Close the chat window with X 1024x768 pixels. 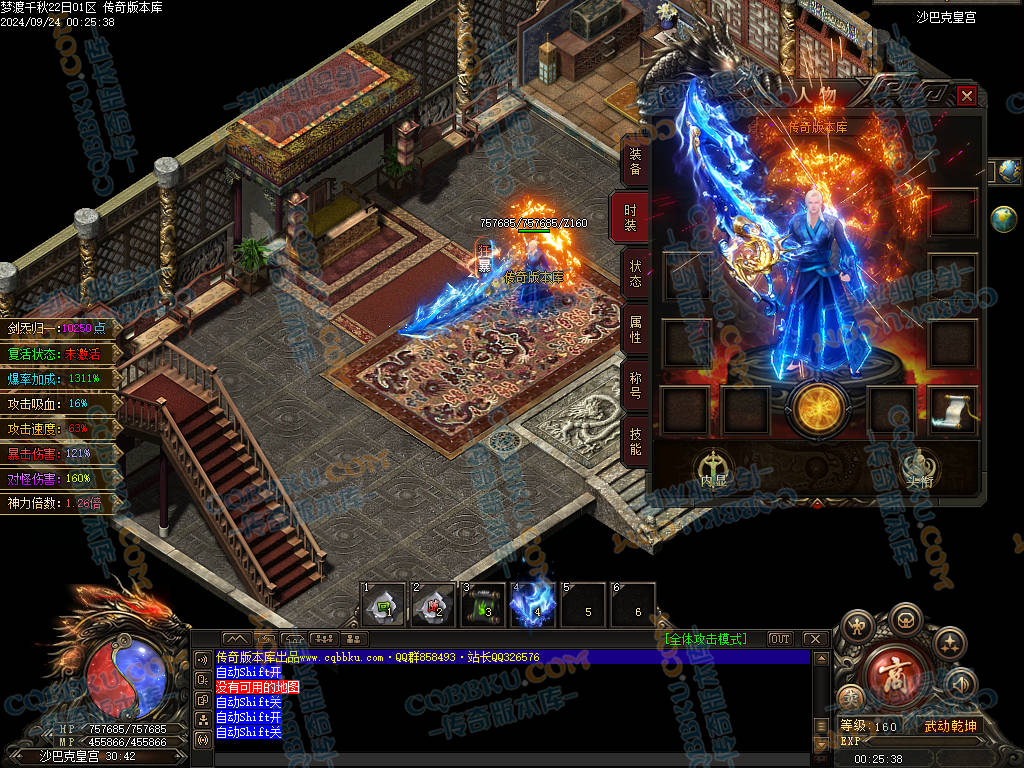tap(815, 639)
